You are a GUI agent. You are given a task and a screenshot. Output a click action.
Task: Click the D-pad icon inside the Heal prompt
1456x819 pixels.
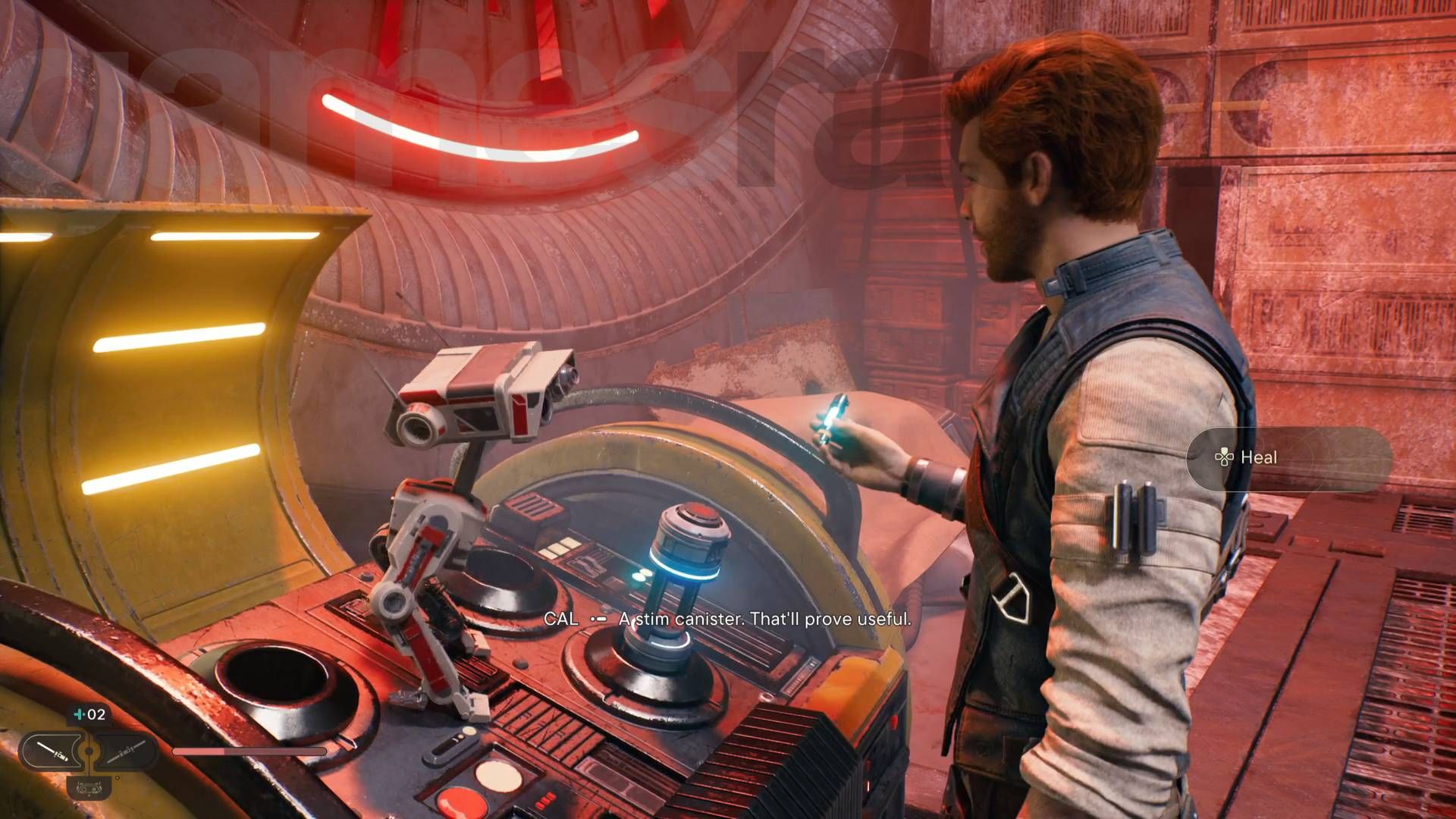1225,458
